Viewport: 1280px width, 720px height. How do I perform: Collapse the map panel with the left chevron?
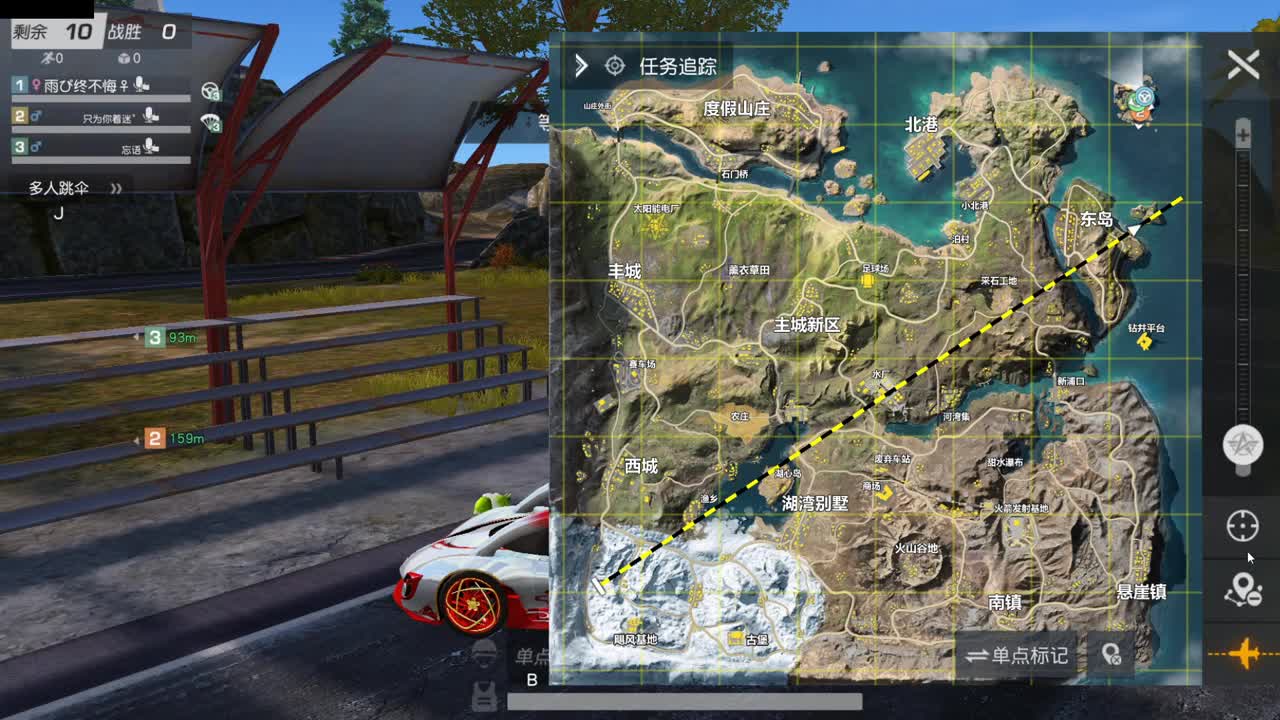(580, 65)
